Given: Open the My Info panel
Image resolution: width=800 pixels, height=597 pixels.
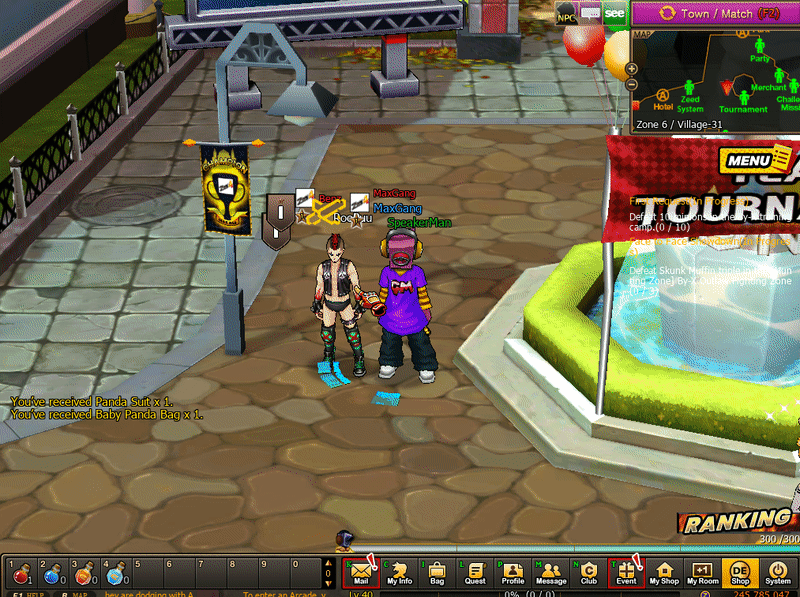Looking at the screenshot, I should pos(399,573).
